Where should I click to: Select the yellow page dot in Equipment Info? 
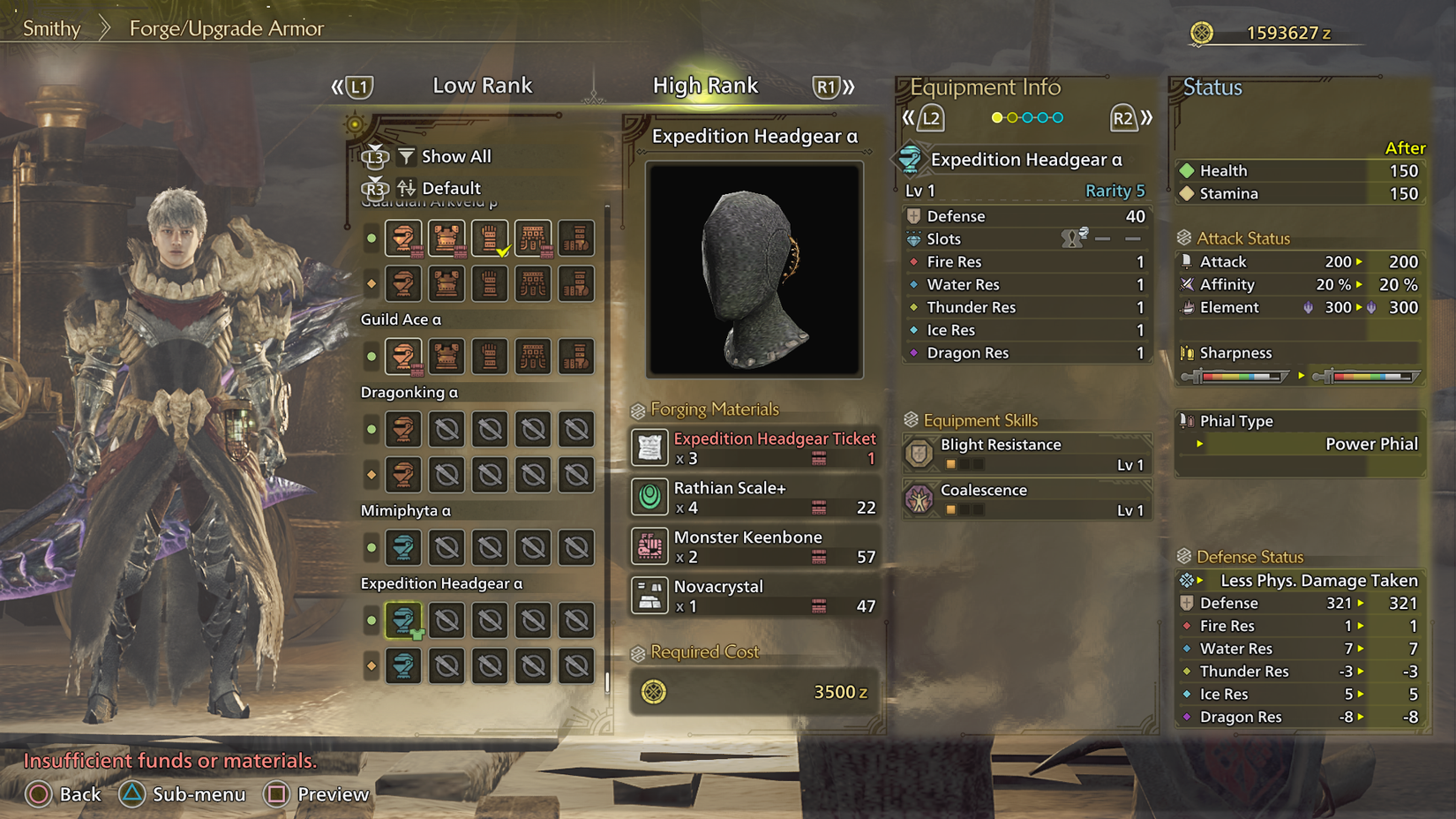998,116
